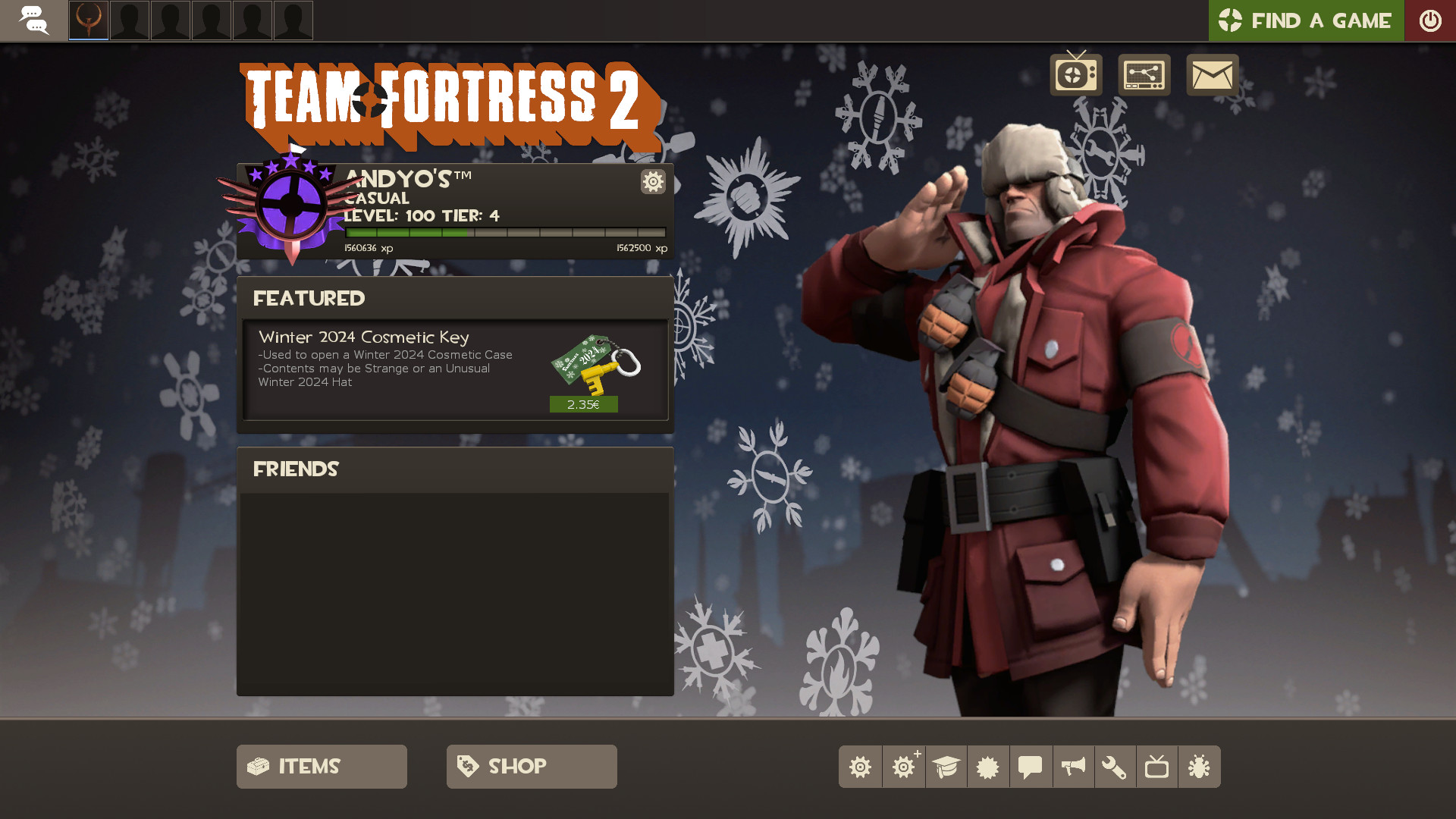Open the Workshop with the wrench icon

point(1116,767)
